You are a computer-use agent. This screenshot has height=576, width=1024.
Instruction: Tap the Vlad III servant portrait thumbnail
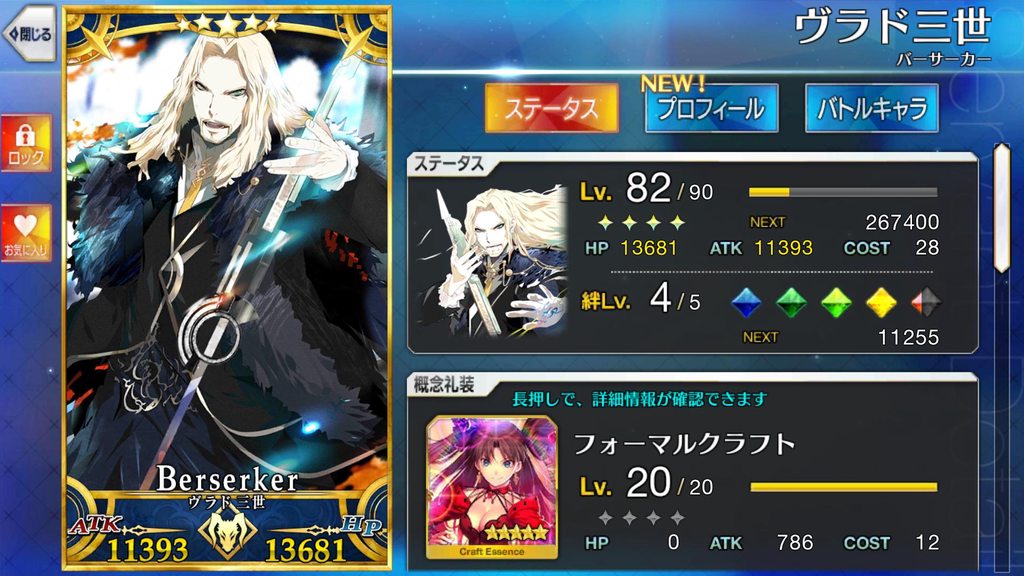[489, 260]
